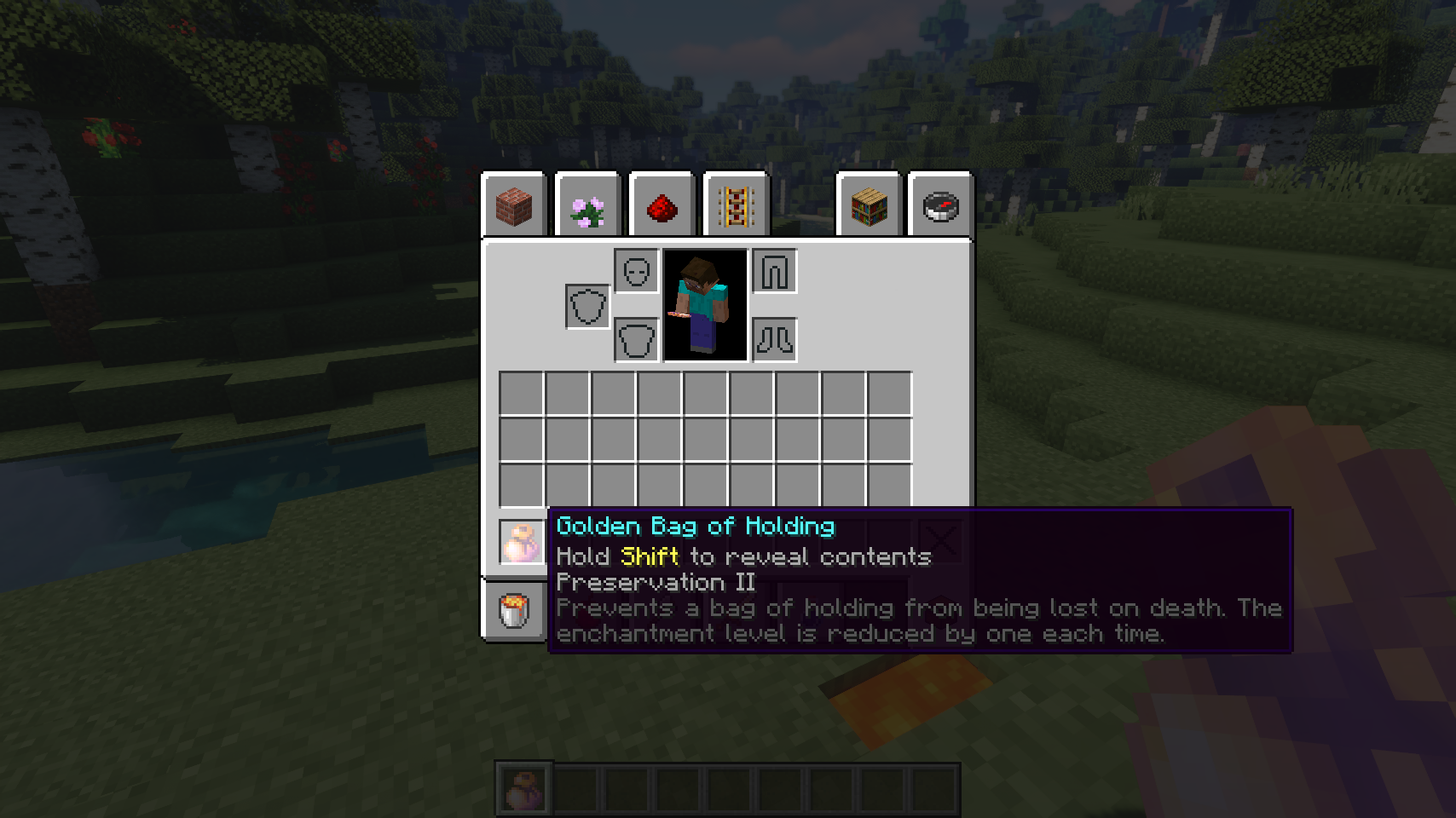Switch to the flower Decoration Blocks tab
The image size is (1456, 818).
click(587, 206)
